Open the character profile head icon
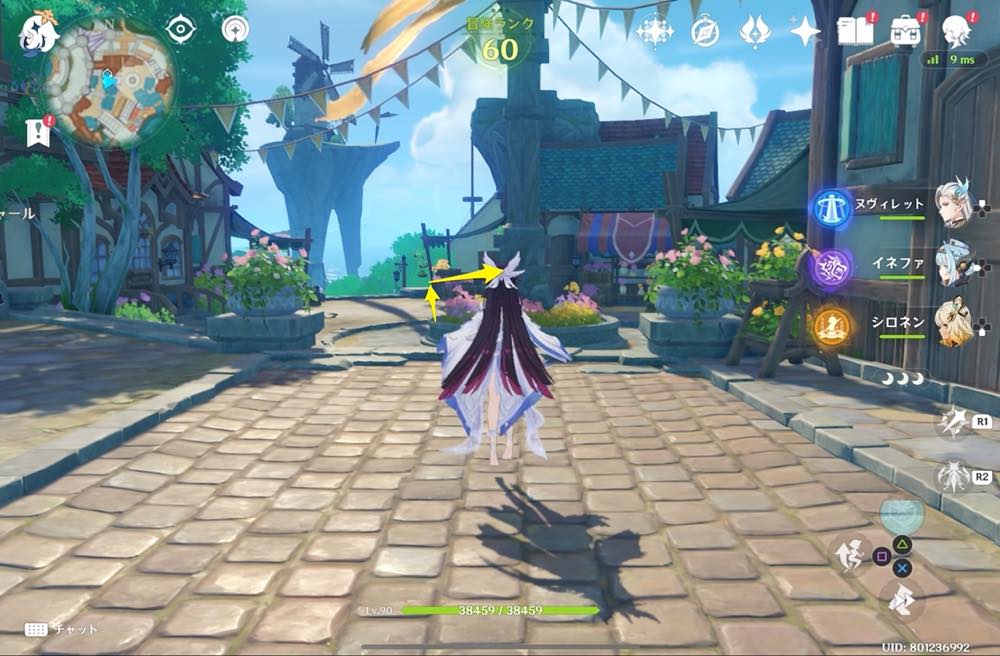1000x656 pixels. pos(957,30)
